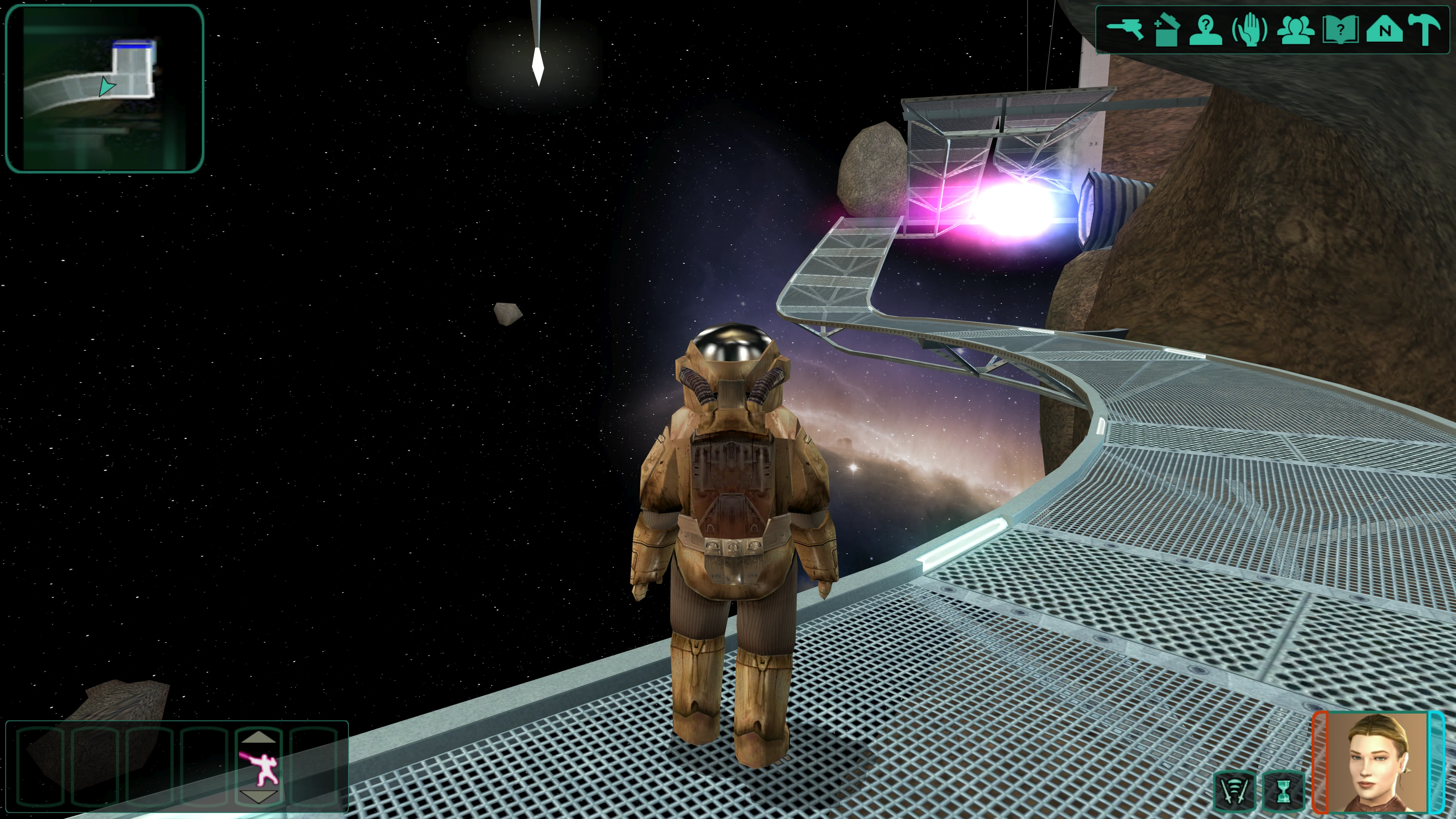Viewport: 1456px width, 819px height.
Task: Pause the game with the hourglass button
Action: click(1283, 790)
